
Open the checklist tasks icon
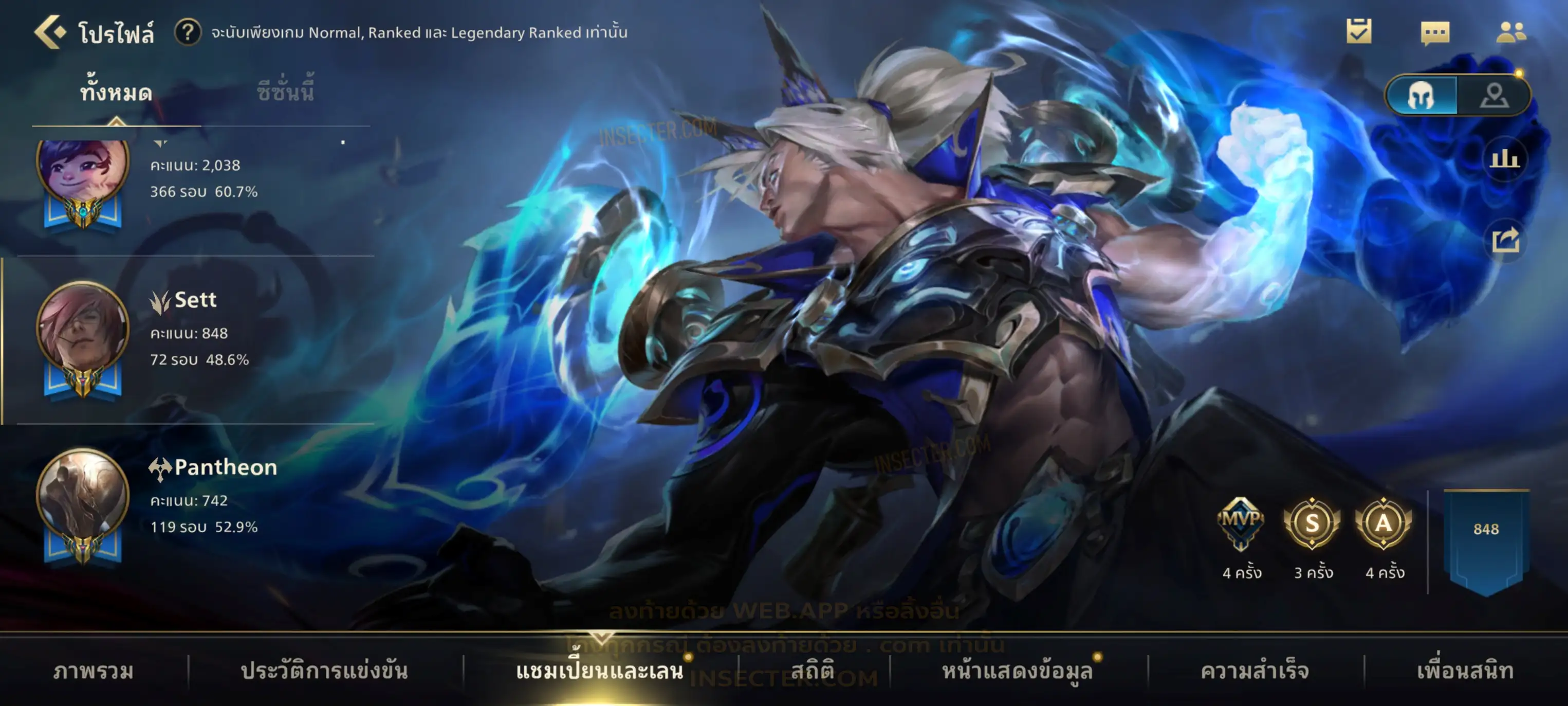(x=1359, y=32)
